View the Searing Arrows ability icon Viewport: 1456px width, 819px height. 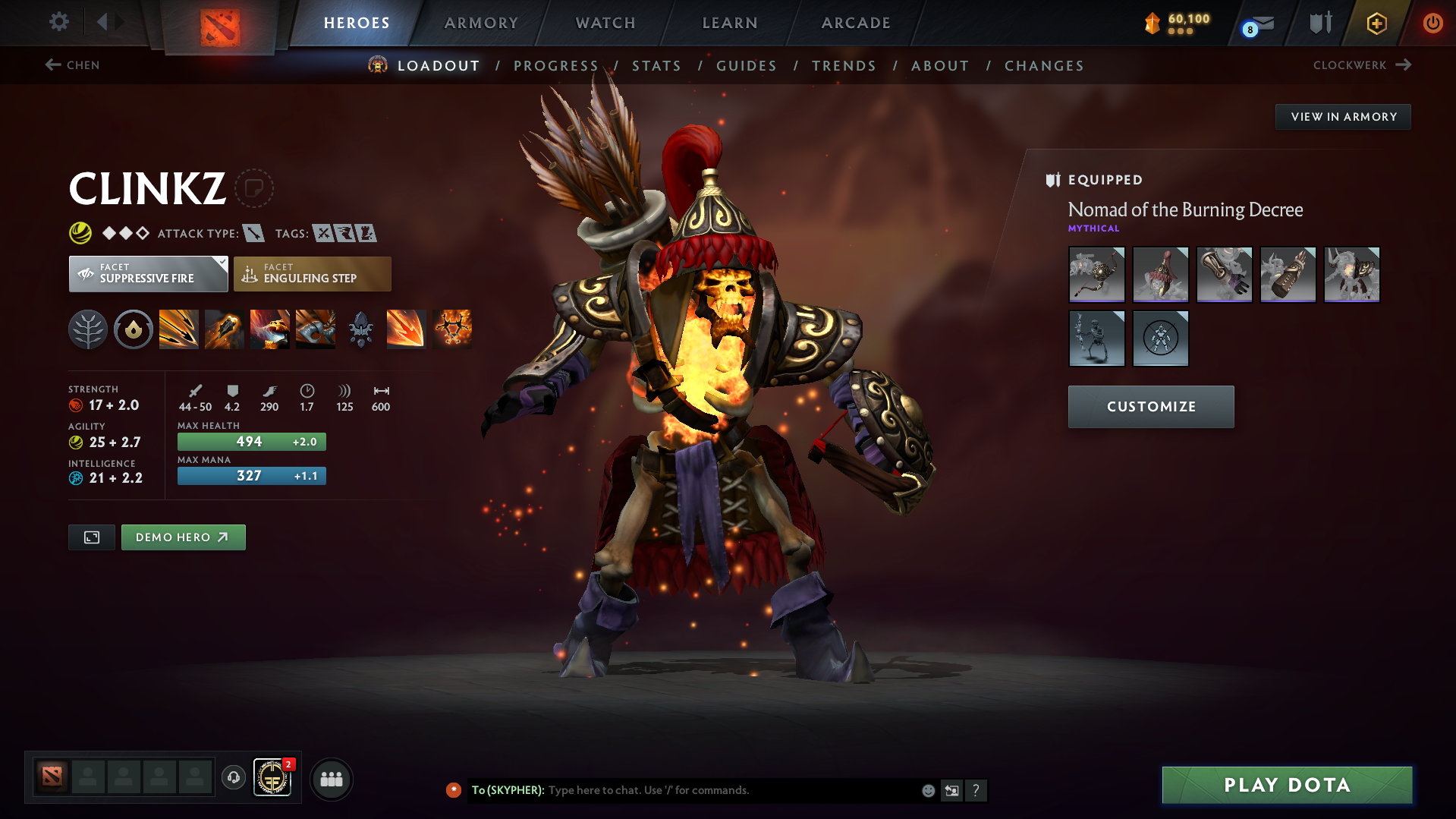click(225, 329)
